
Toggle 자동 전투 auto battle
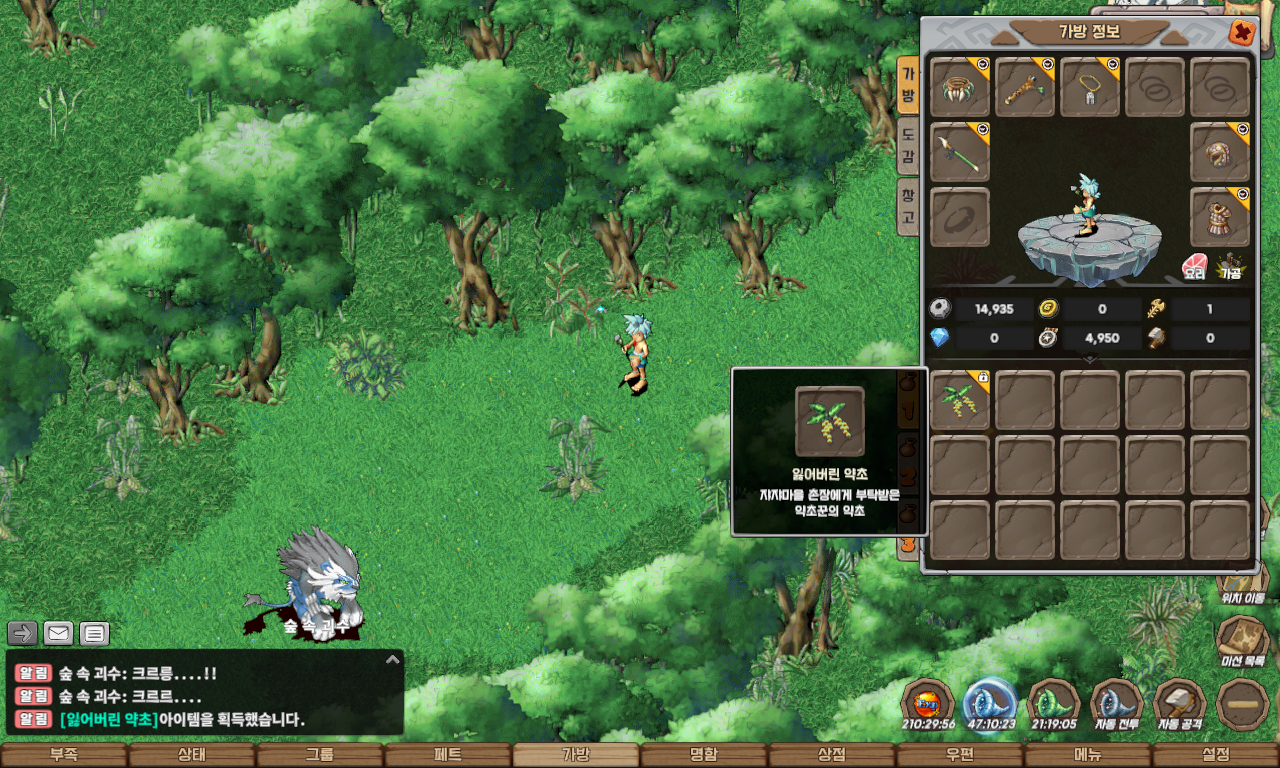click(1117, 705)
